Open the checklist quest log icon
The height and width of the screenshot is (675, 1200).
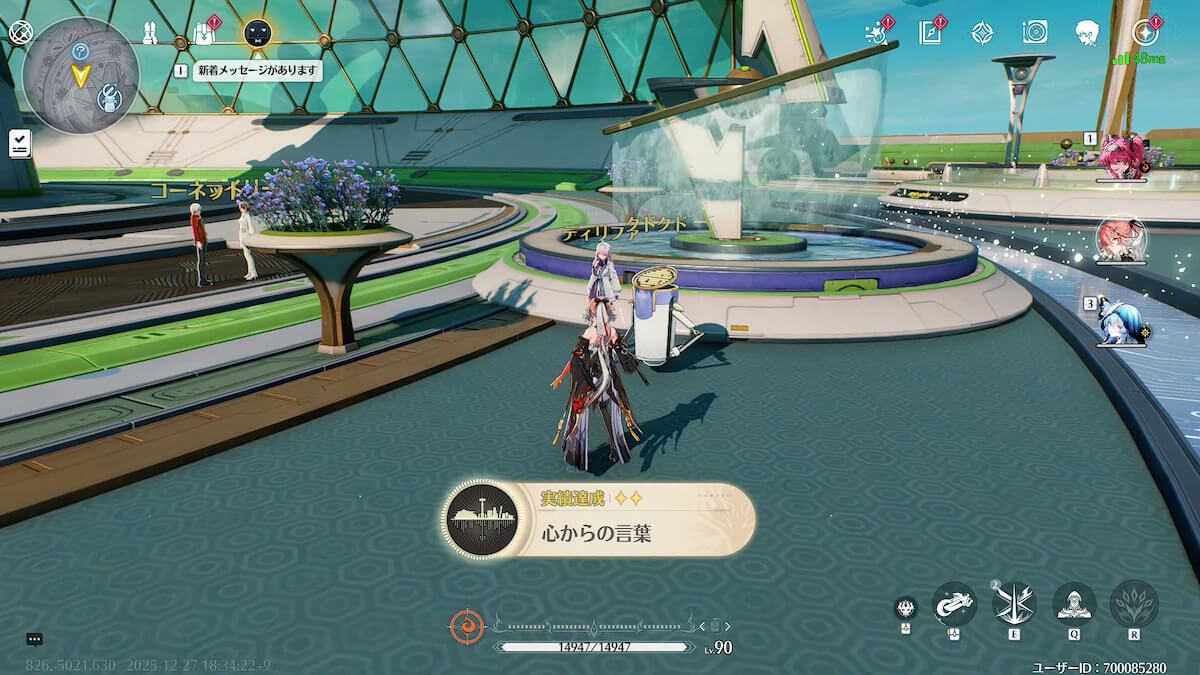pos(19,143)
